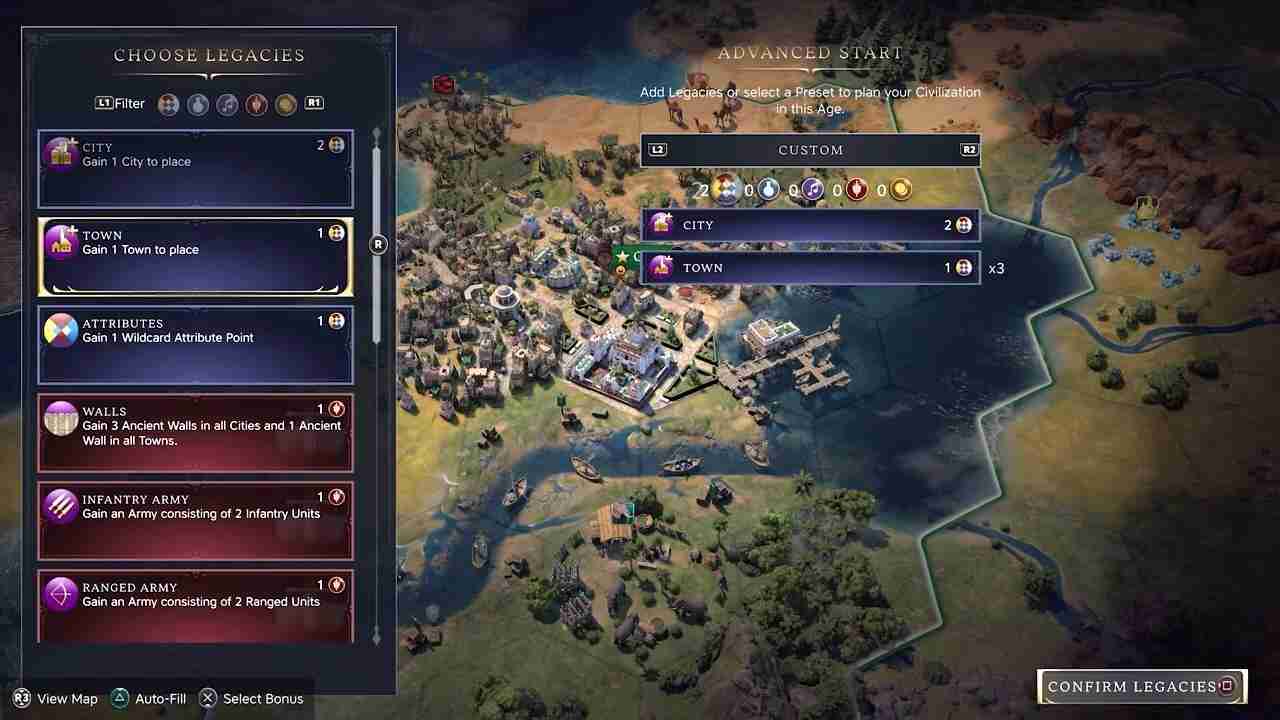Click the Science flask resource icon
This screenshot has height=720, width=1280.
pos(768,189)
